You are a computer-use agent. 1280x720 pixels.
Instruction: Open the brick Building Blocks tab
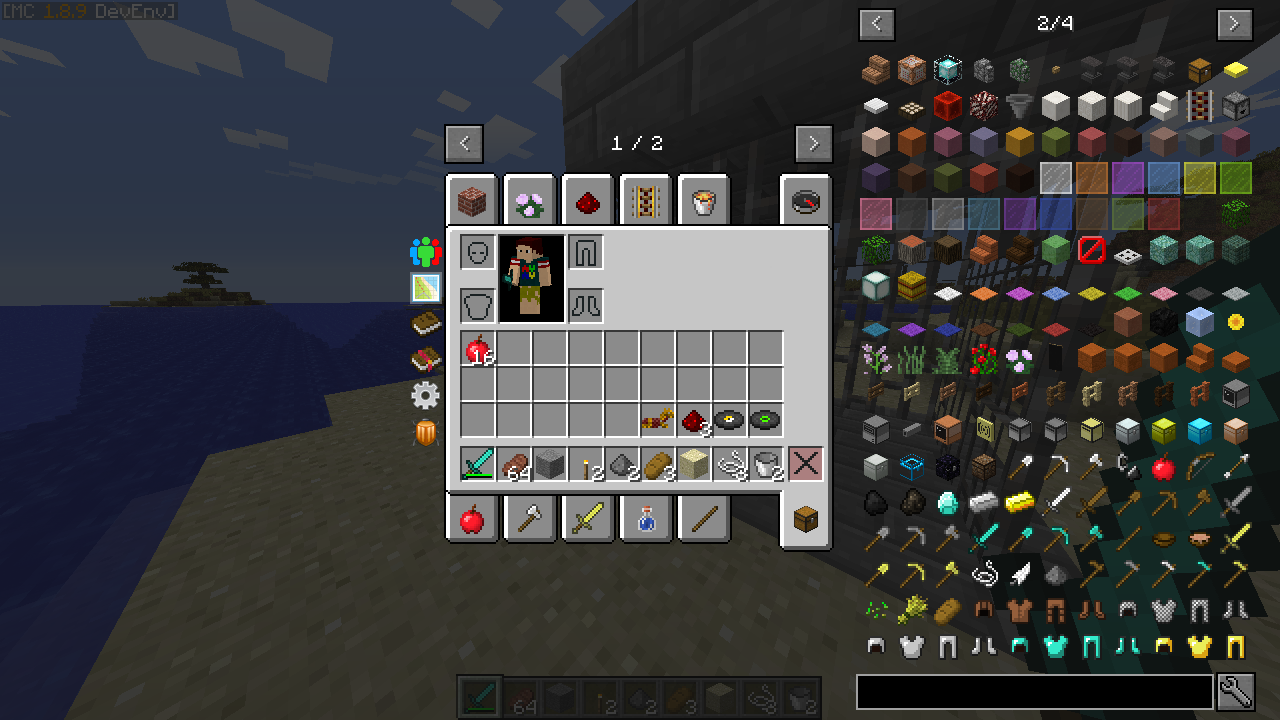(472, 203)
